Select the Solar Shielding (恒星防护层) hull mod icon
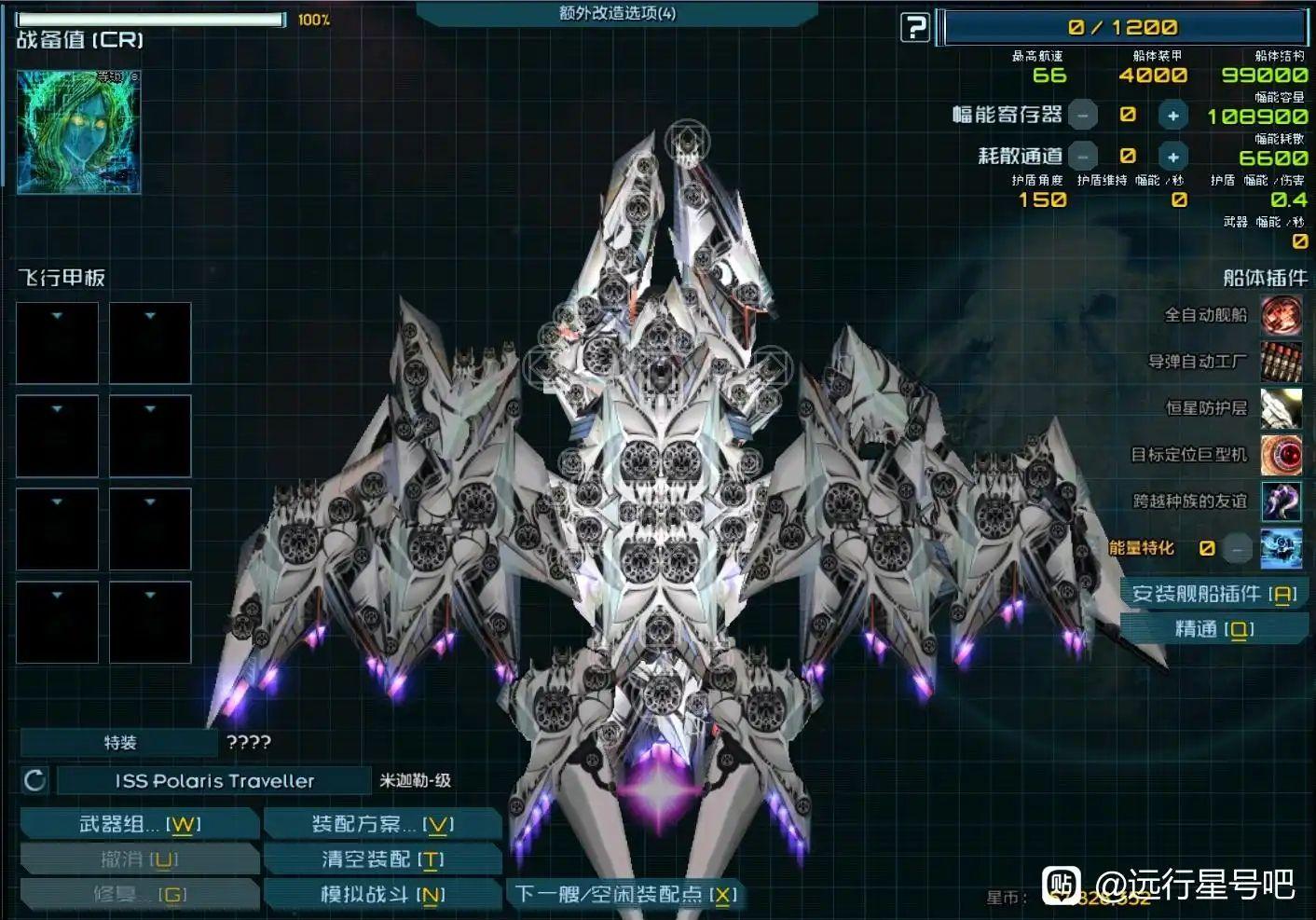The width and height of the screenshot is (1316, 920). pyautogui.click(x=1281, y=408)
